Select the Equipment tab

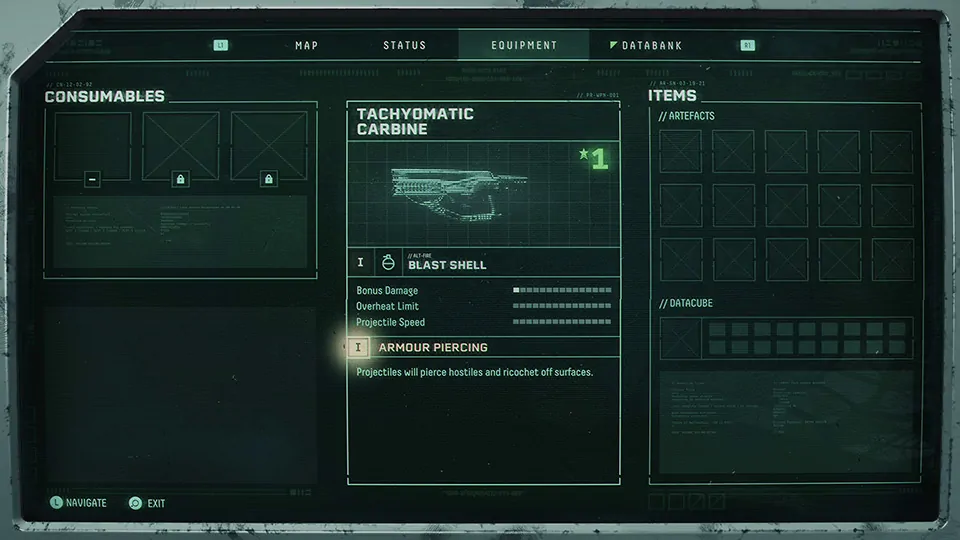pos(524,46)
